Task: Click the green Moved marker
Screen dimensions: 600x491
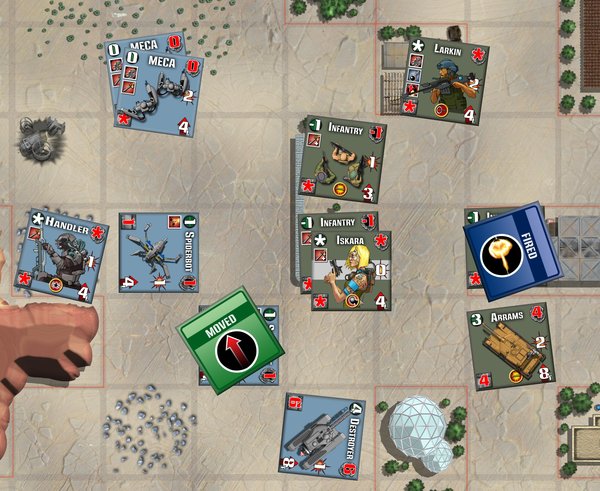Action: (x=230, y=341)
